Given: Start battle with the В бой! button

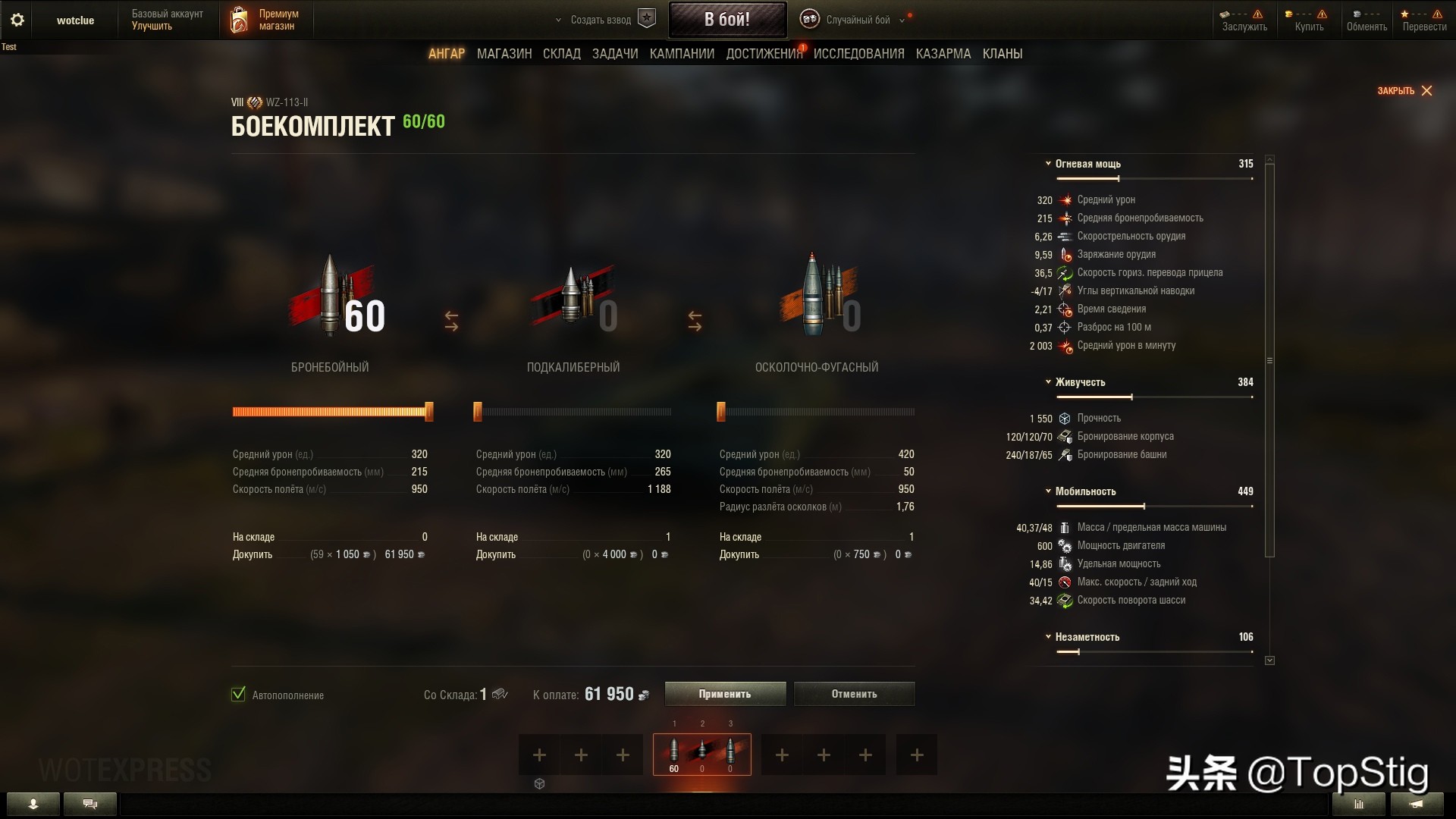Looking at the screenshot, I should (x=726, y=20).
